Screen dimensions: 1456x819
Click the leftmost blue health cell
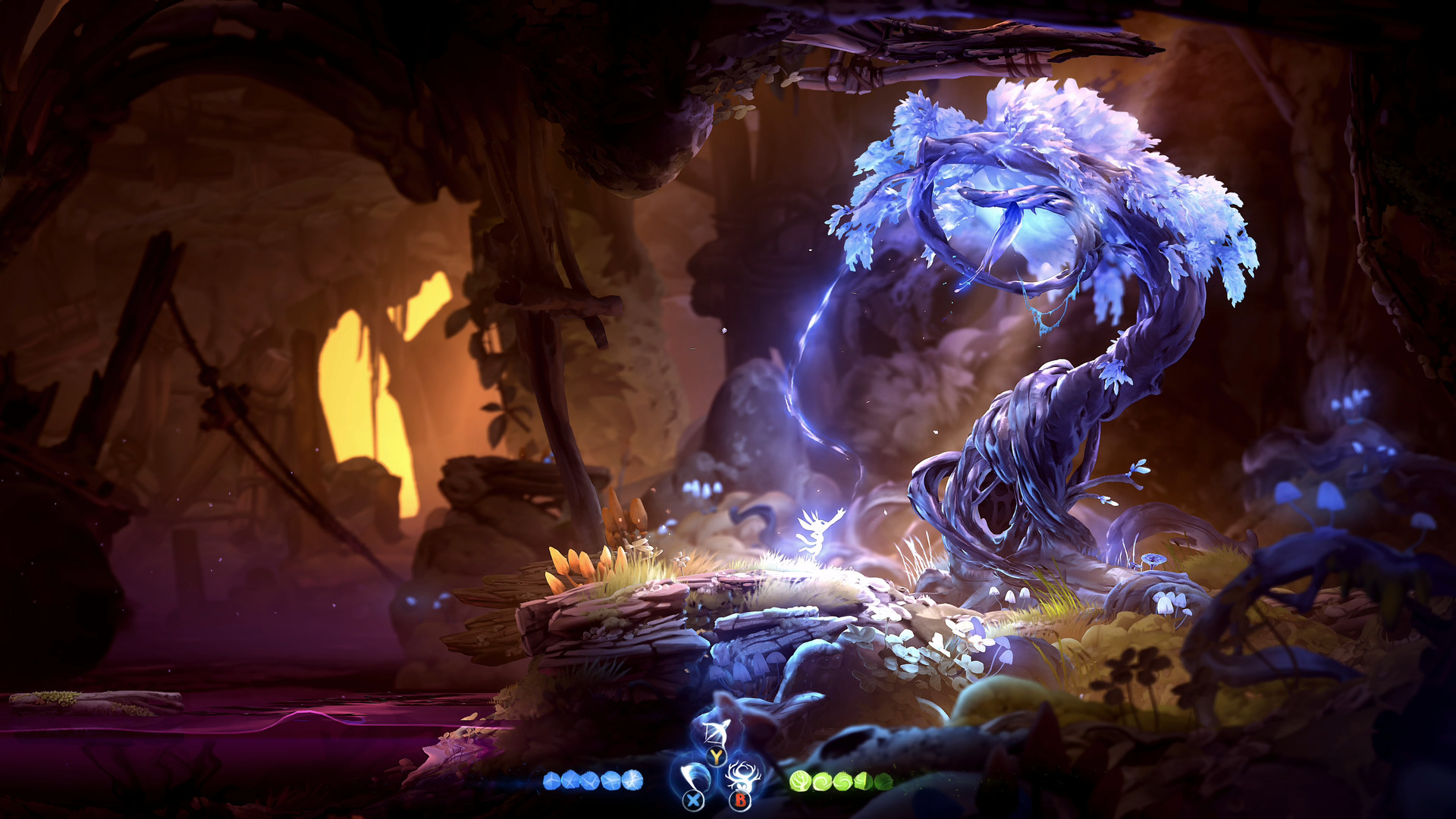click(x=551, y=779)
